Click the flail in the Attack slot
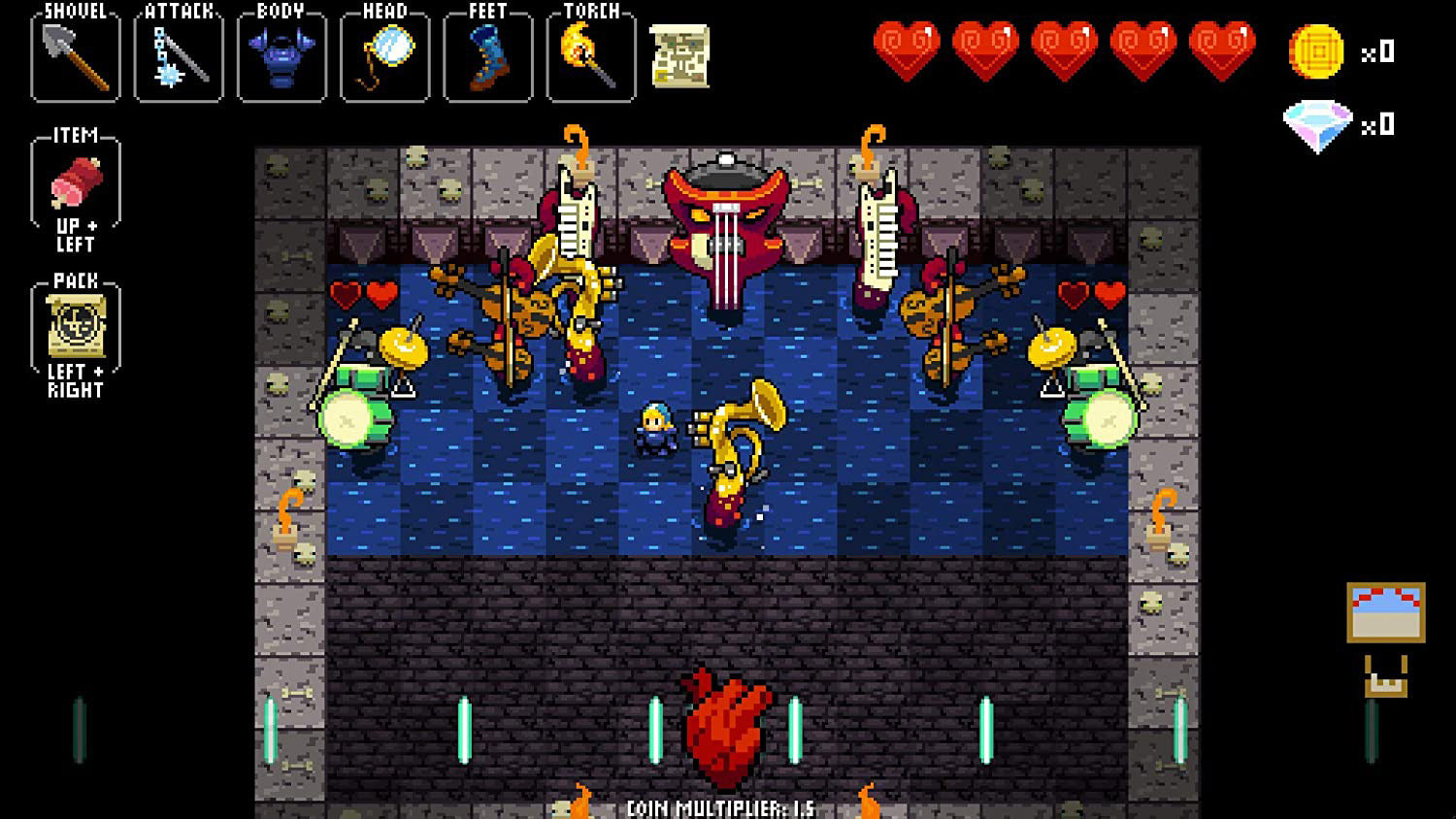1456x819 pixels. click(x=179, y=56)
